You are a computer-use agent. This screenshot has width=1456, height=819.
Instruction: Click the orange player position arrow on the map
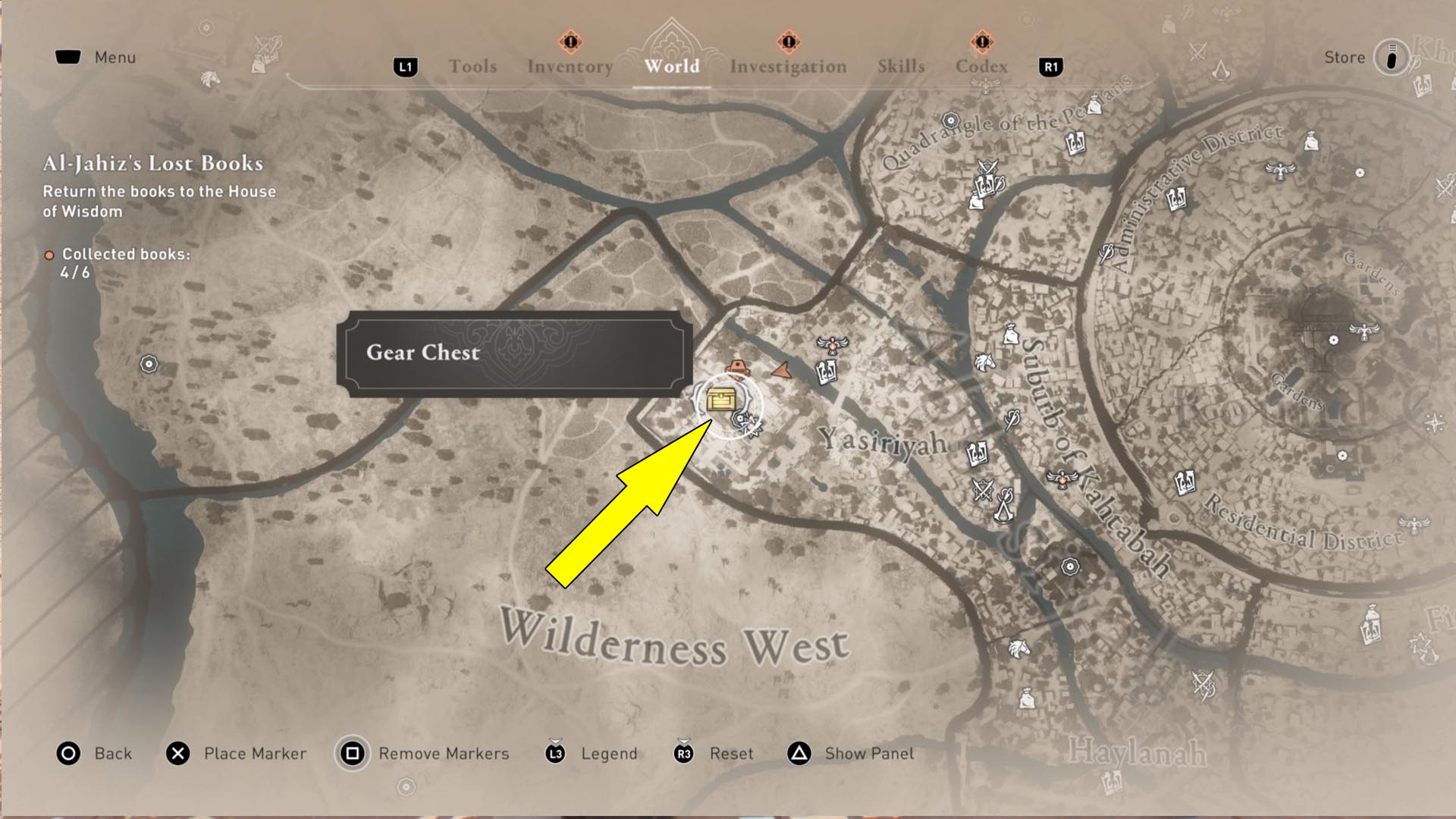click(x=782, y=371)
